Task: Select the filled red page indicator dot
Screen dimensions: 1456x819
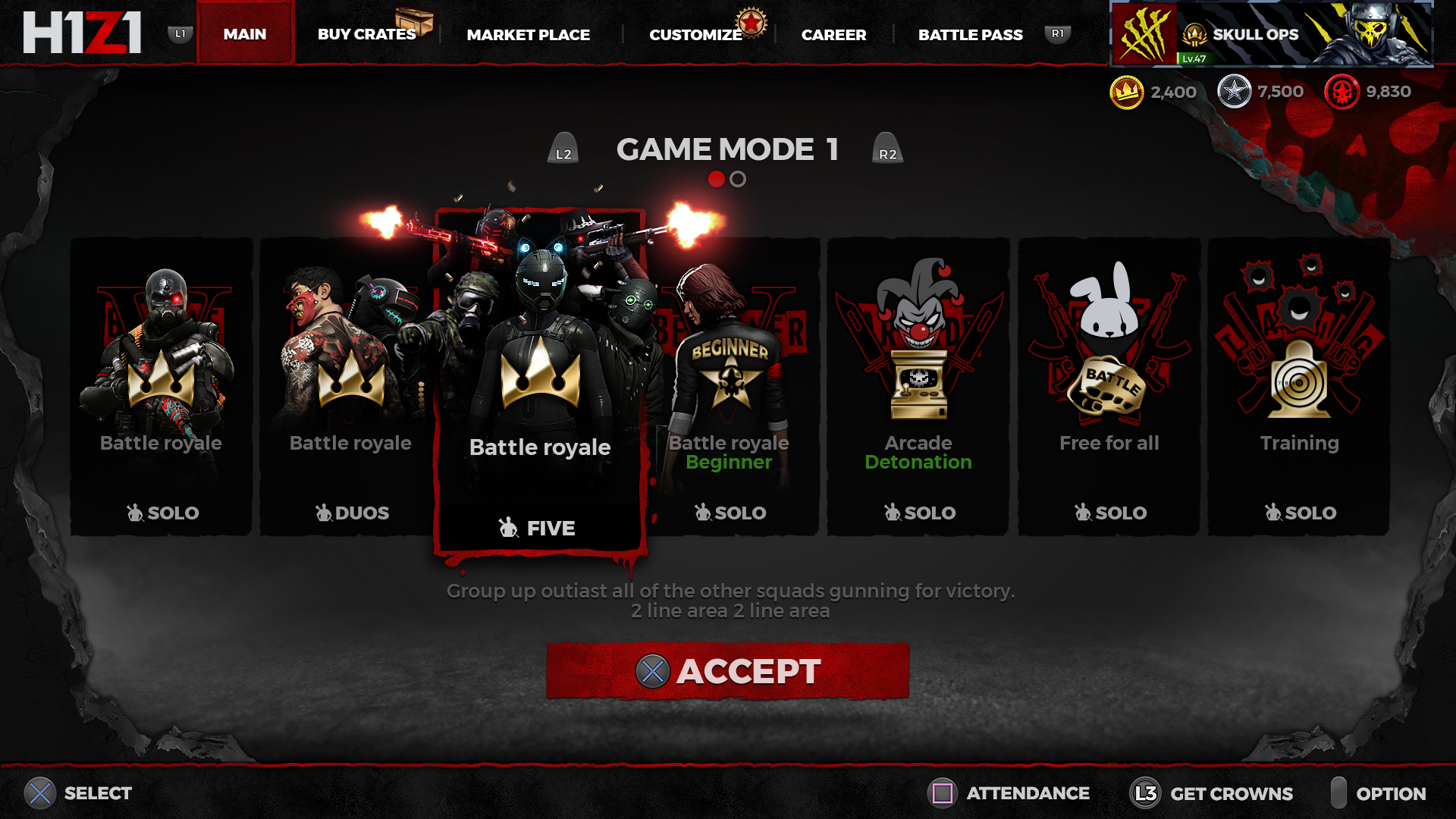Action: click(717, 180)
